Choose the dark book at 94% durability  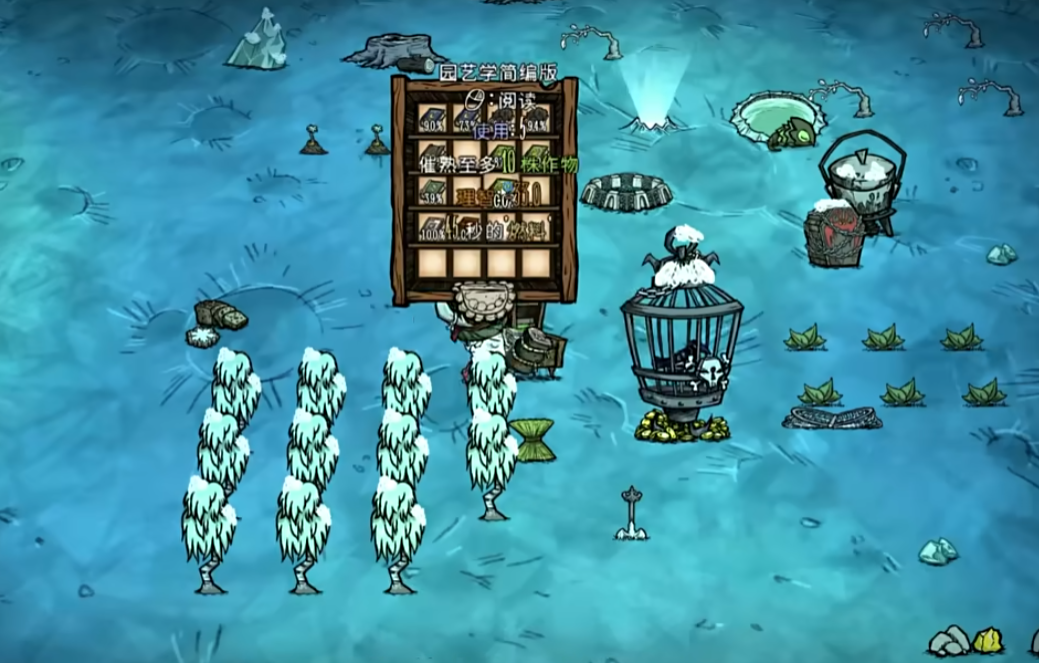[537, 117]
